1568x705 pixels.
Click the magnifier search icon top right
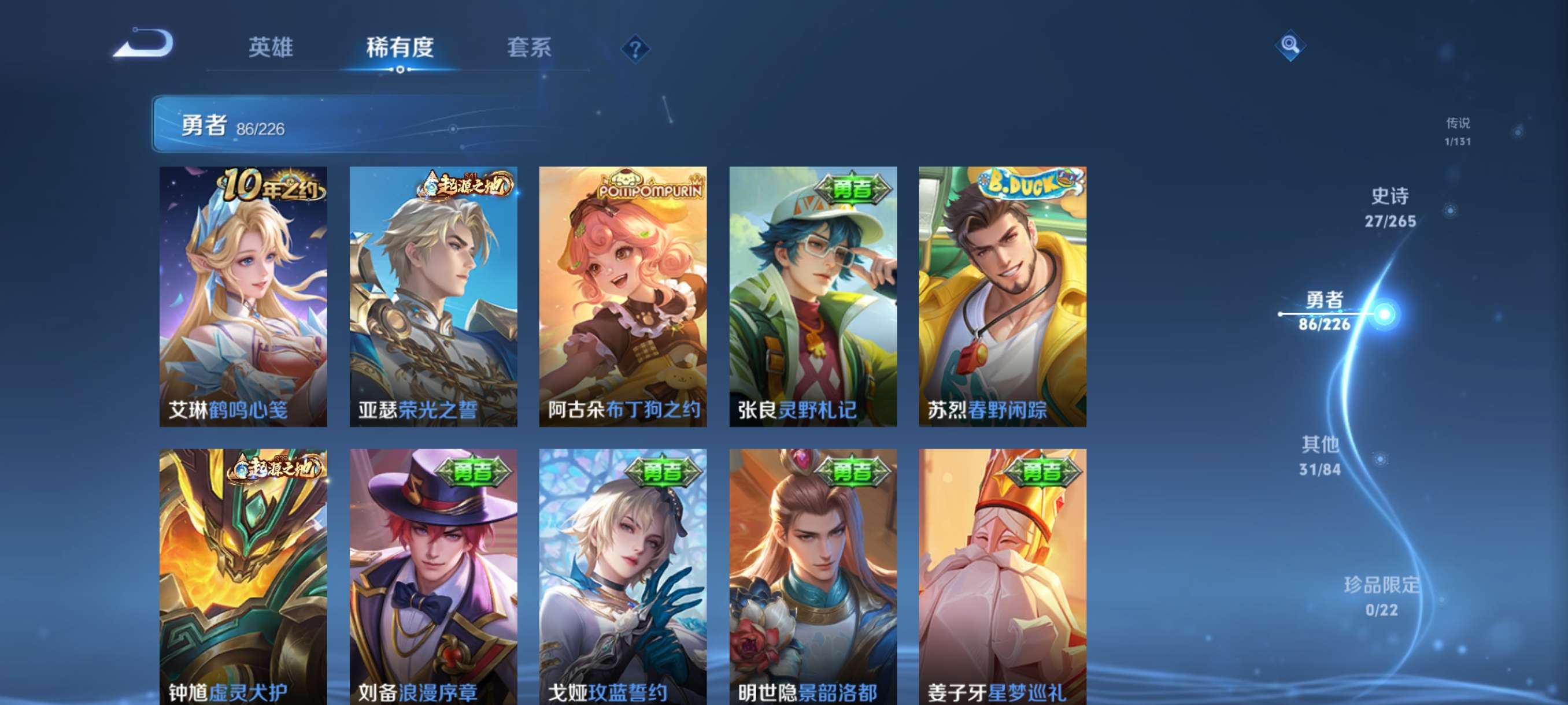coord(1291,45)
